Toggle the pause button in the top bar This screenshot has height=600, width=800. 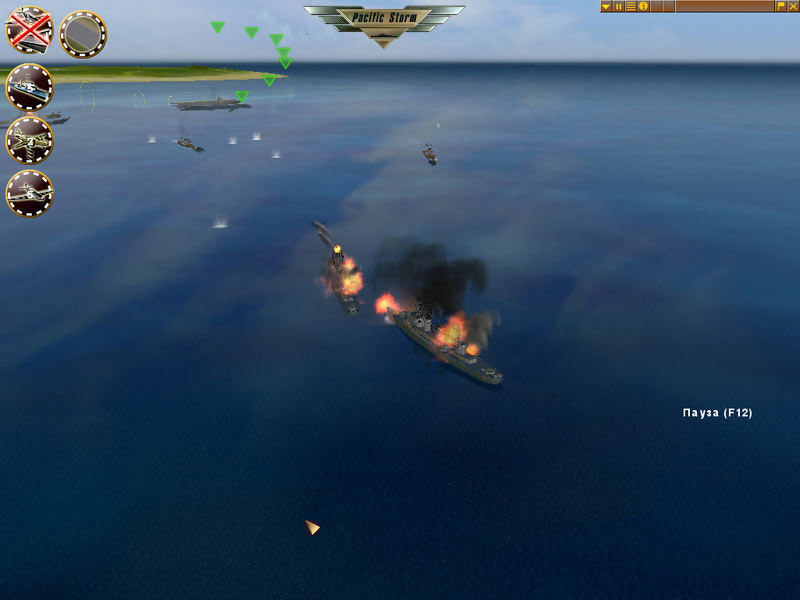[x=618, y=6]
